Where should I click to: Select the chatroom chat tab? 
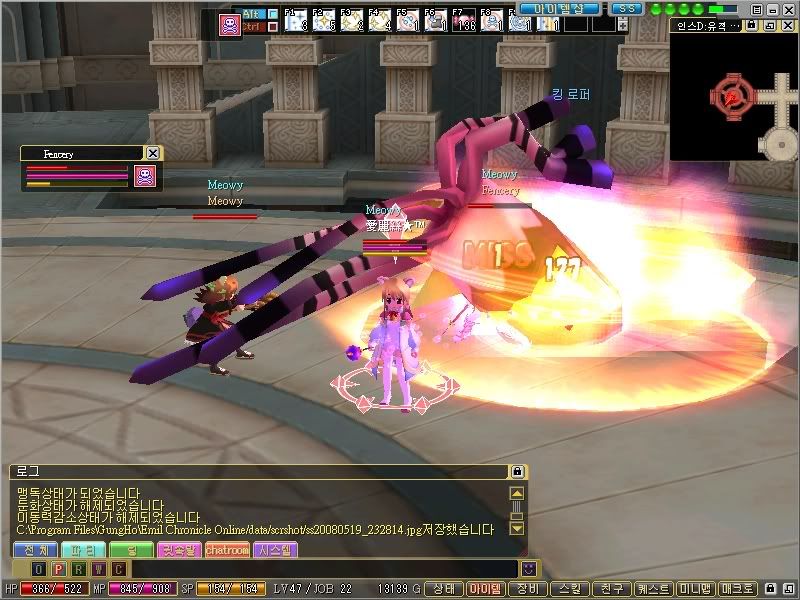pos(227,550)
